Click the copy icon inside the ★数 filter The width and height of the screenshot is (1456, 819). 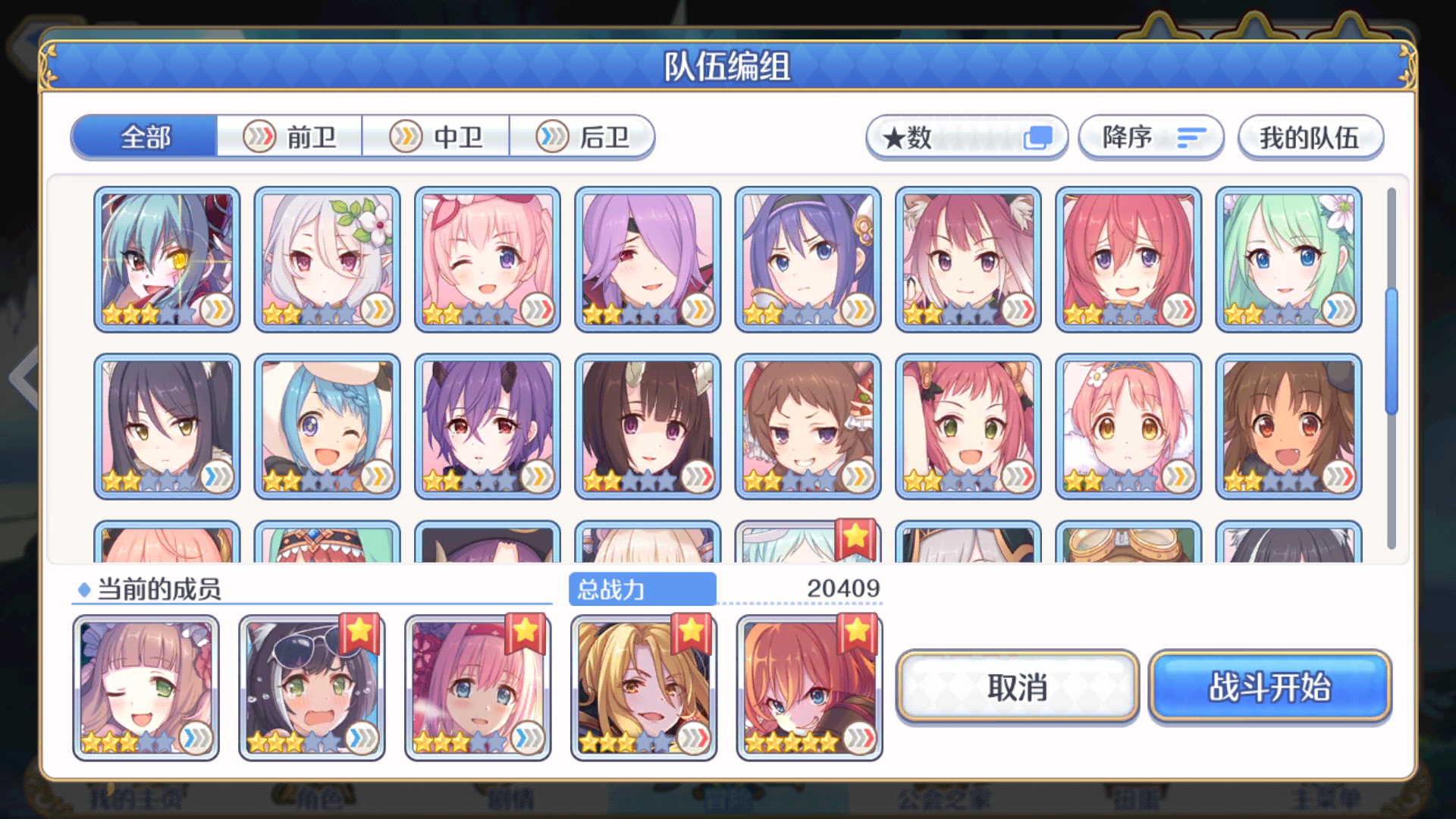tap(1040, 137)
